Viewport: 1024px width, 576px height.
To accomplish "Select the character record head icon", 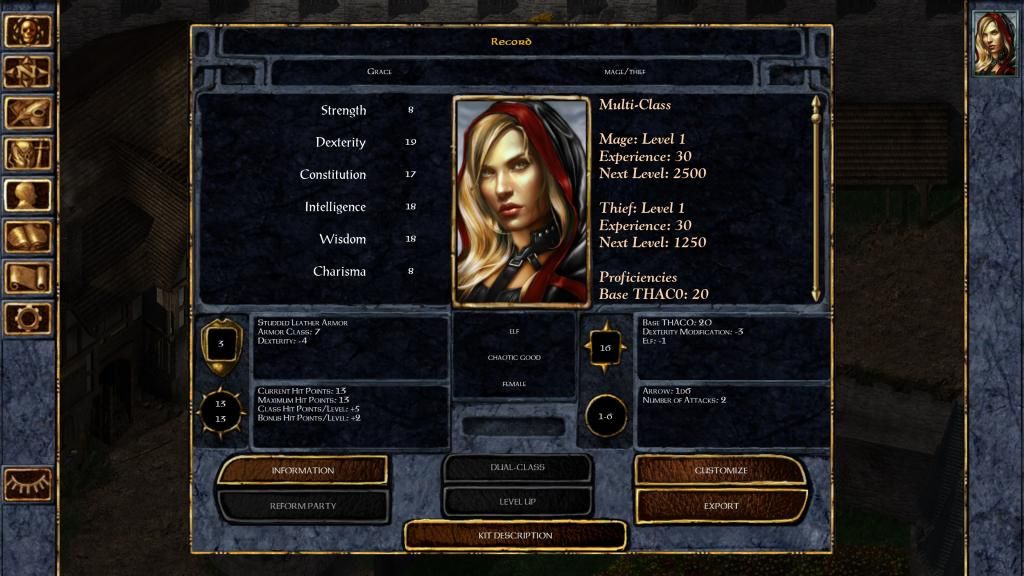I will [28, 195].
